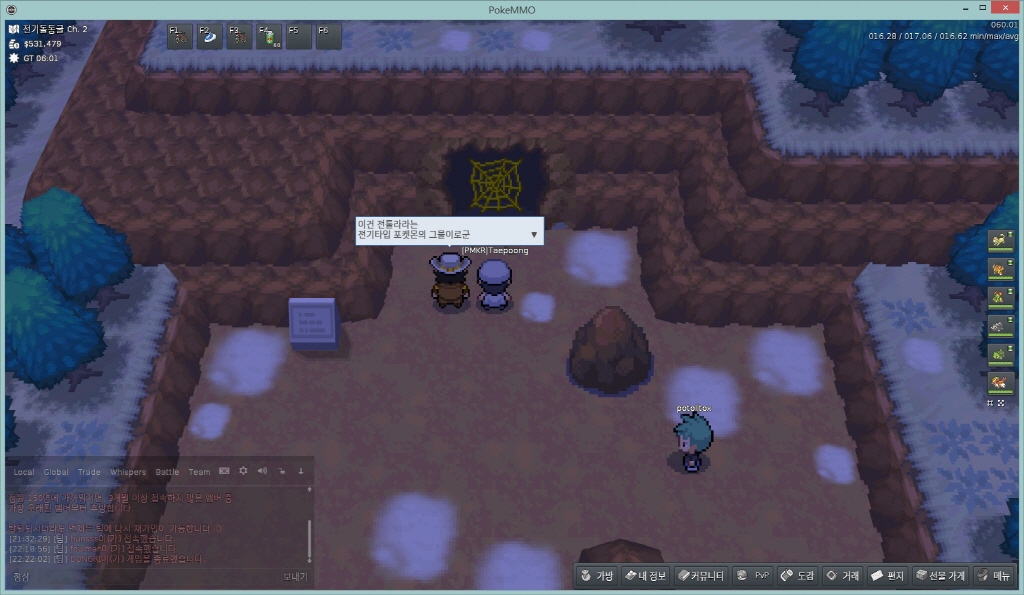Switch chat to the Team tab
Screen dimensions: 1024x595
(x=199, y=472)
